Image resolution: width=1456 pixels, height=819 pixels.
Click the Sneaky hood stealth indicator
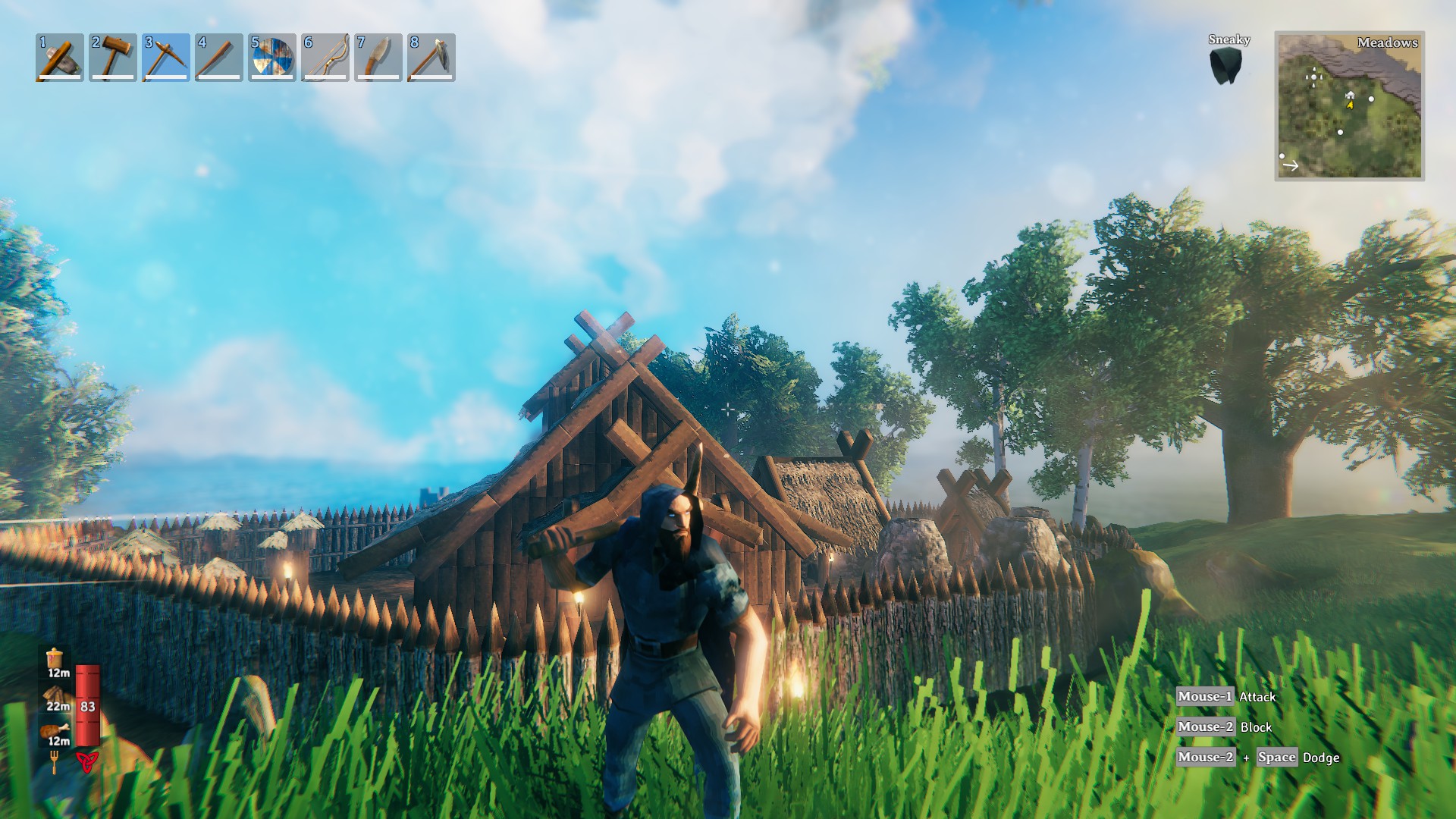1225,64
